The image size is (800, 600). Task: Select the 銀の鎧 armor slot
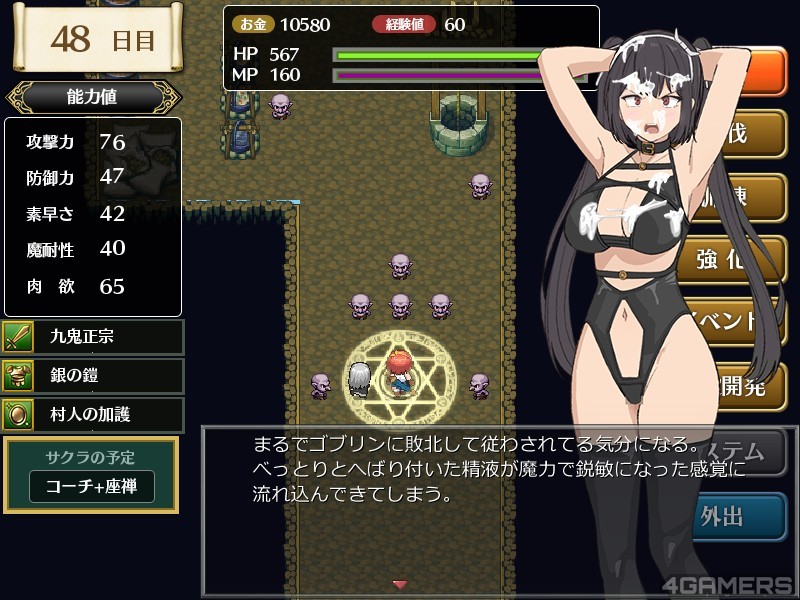[x=93, y=376]
